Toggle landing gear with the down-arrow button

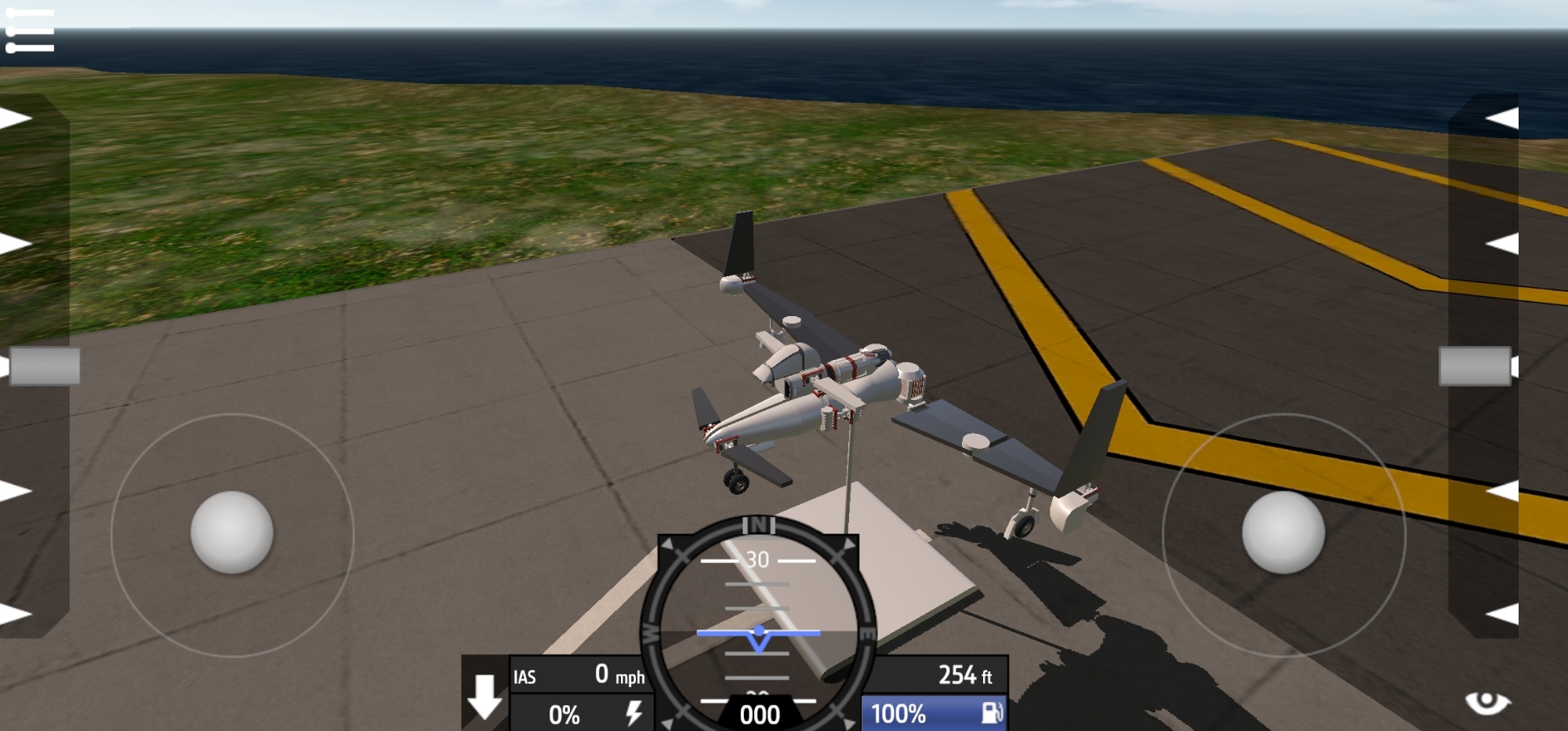485,696
